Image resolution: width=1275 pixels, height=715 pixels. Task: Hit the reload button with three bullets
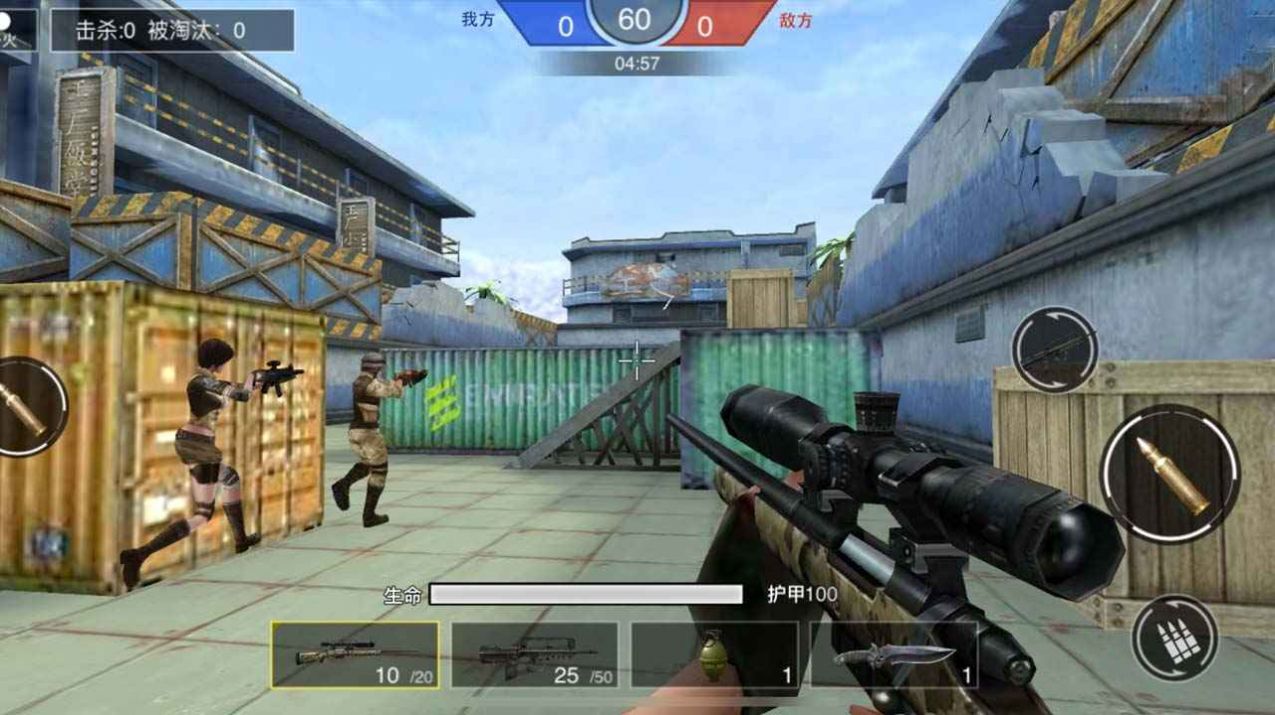coord(1174,638)
